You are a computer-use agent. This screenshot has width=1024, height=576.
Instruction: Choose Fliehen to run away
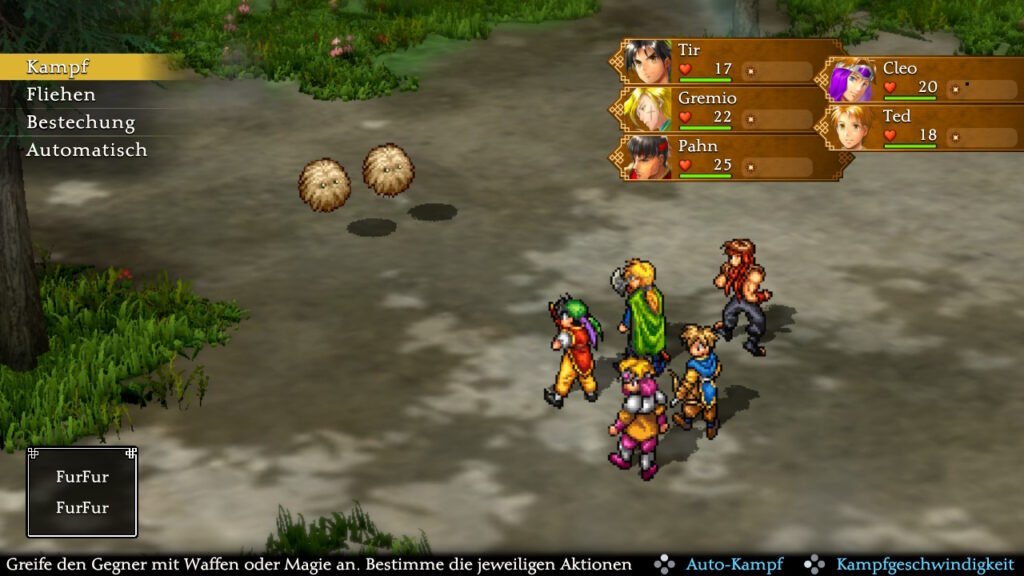coord(61,95)
